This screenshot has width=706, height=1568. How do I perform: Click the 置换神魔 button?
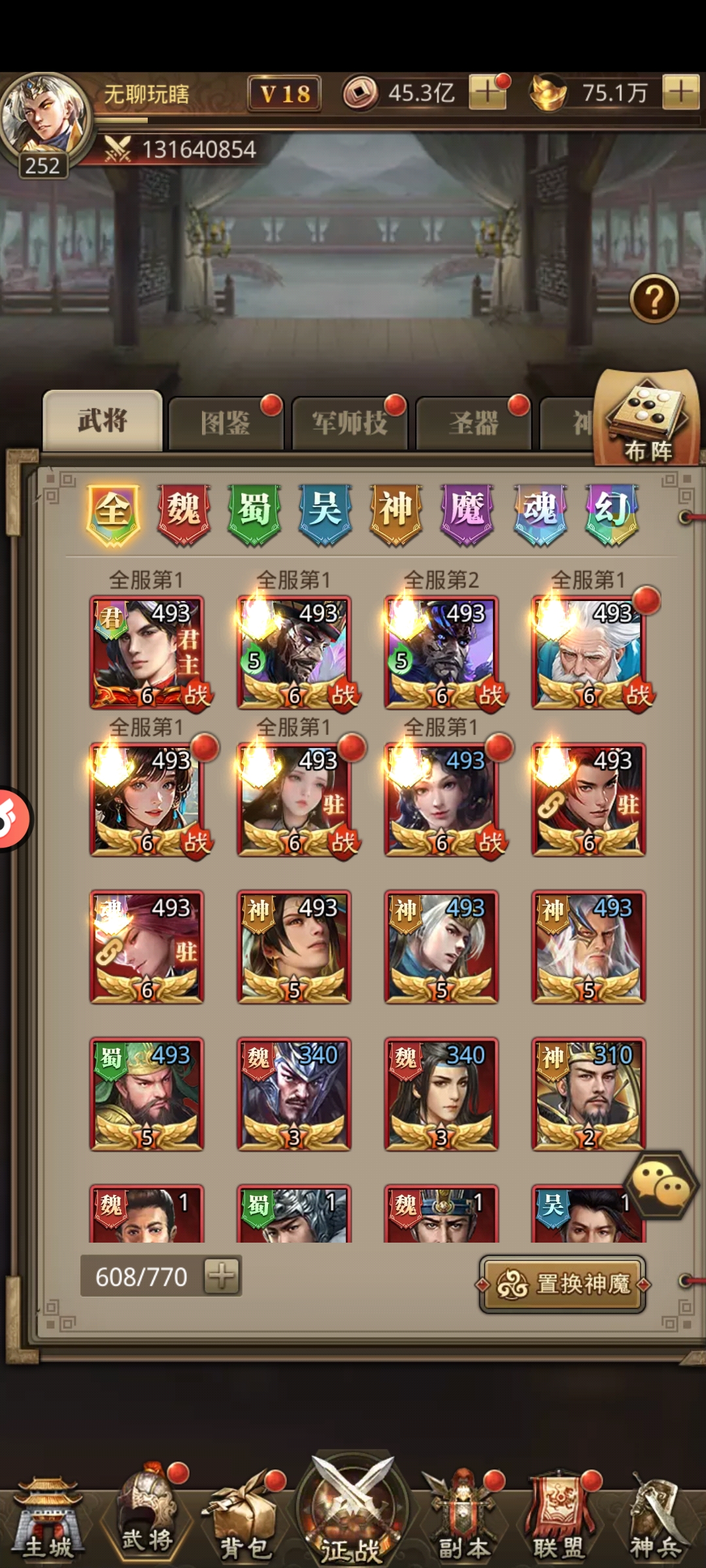[563, 1284]
